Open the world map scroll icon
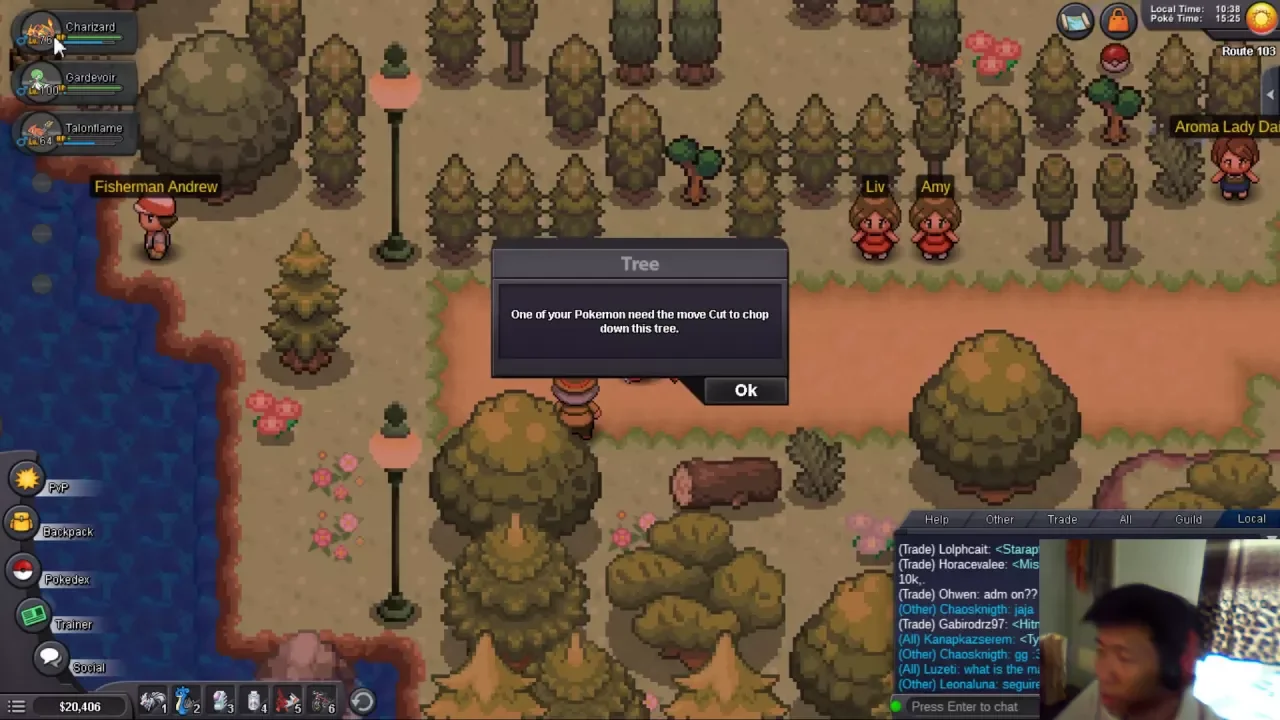 point(1075,21)
